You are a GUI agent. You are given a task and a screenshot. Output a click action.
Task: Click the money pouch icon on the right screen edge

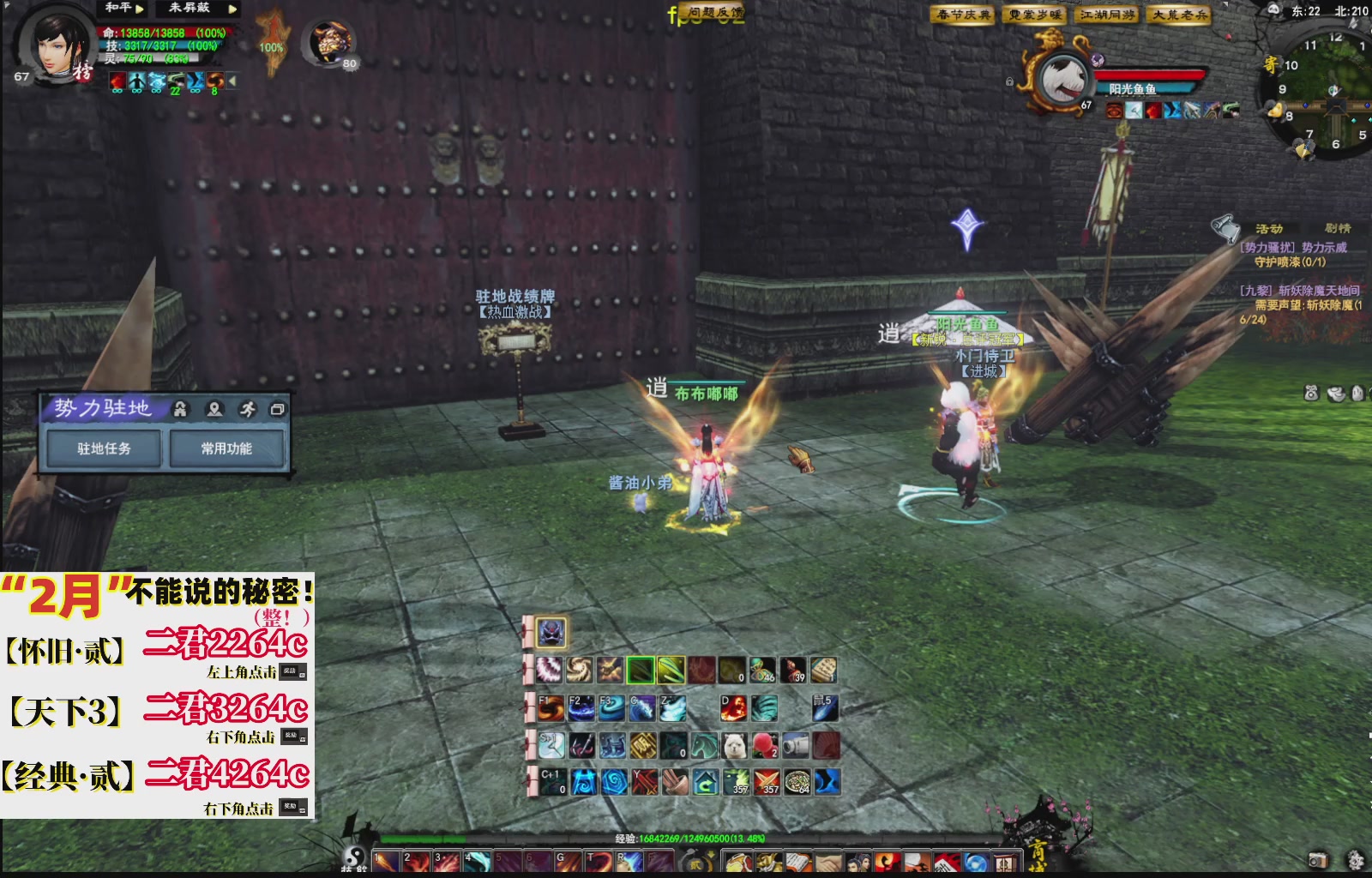pos(1311,393)
